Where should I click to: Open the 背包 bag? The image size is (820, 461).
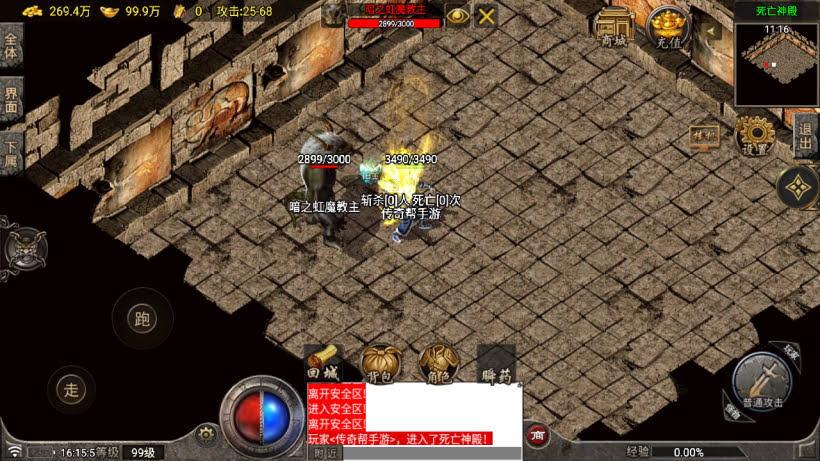pyautogui.click(x=380, y=362)
